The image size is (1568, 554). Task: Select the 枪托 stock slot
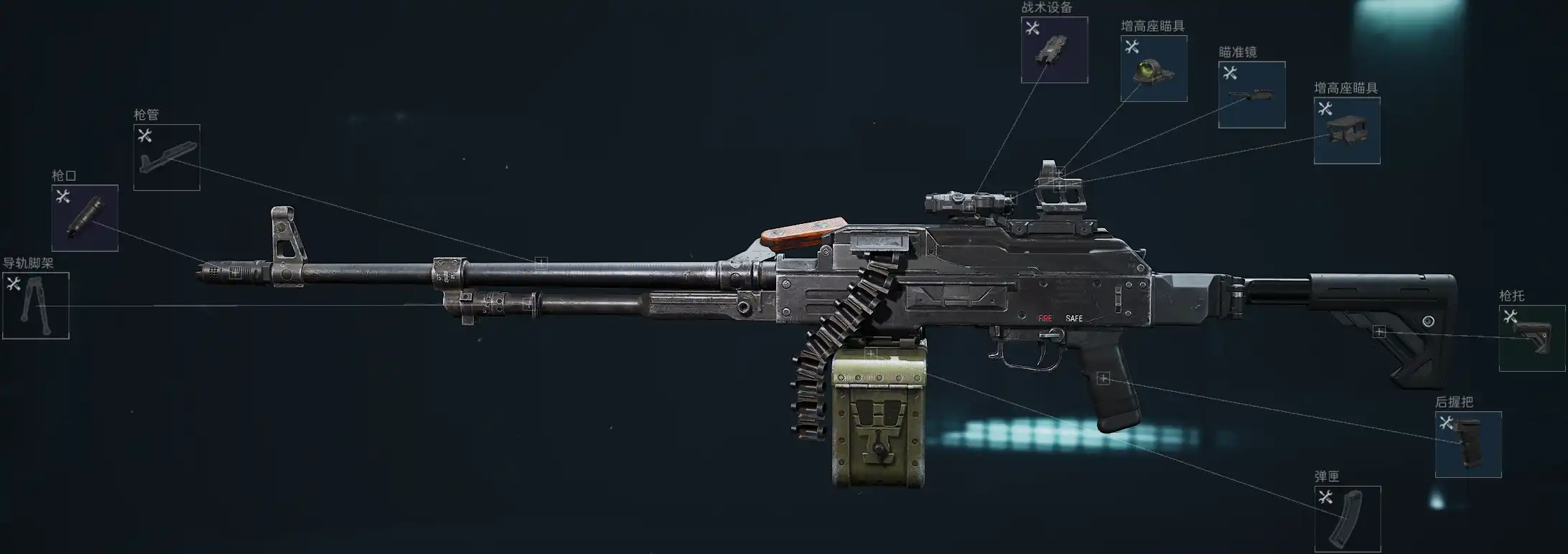click(1531, 338)
